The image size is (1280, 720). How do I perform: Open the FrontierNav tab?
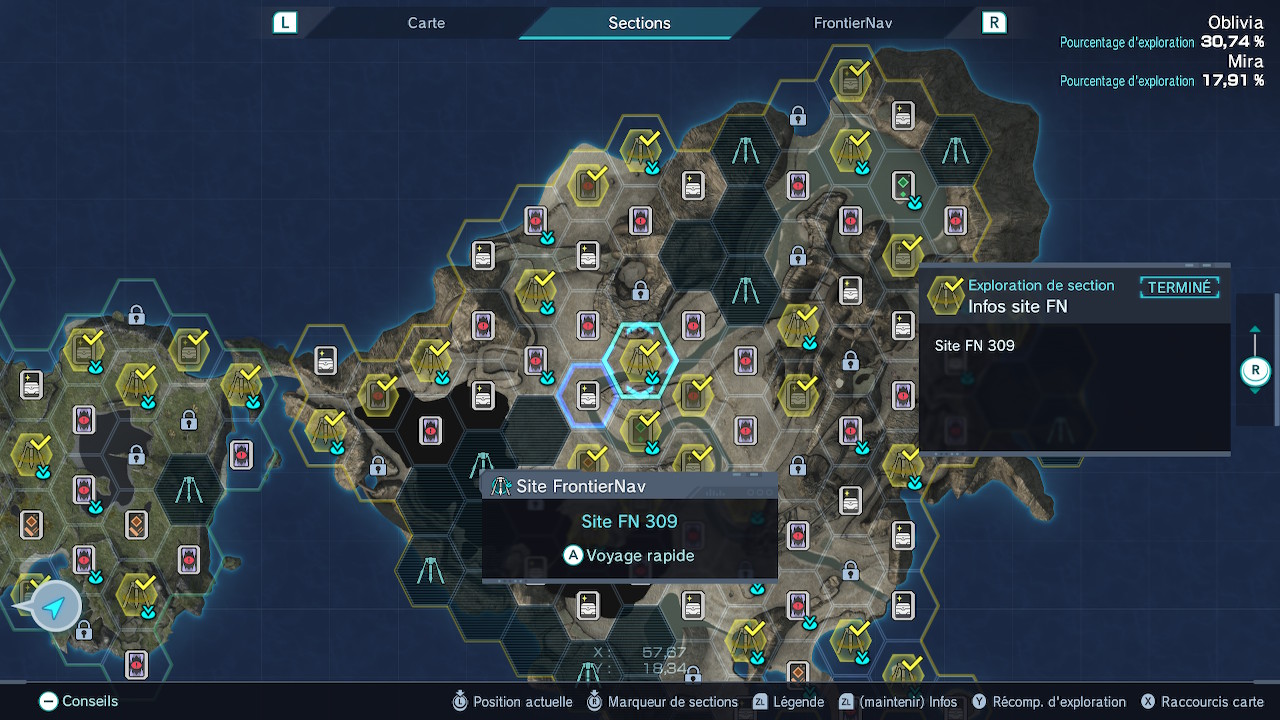point(852,23)
